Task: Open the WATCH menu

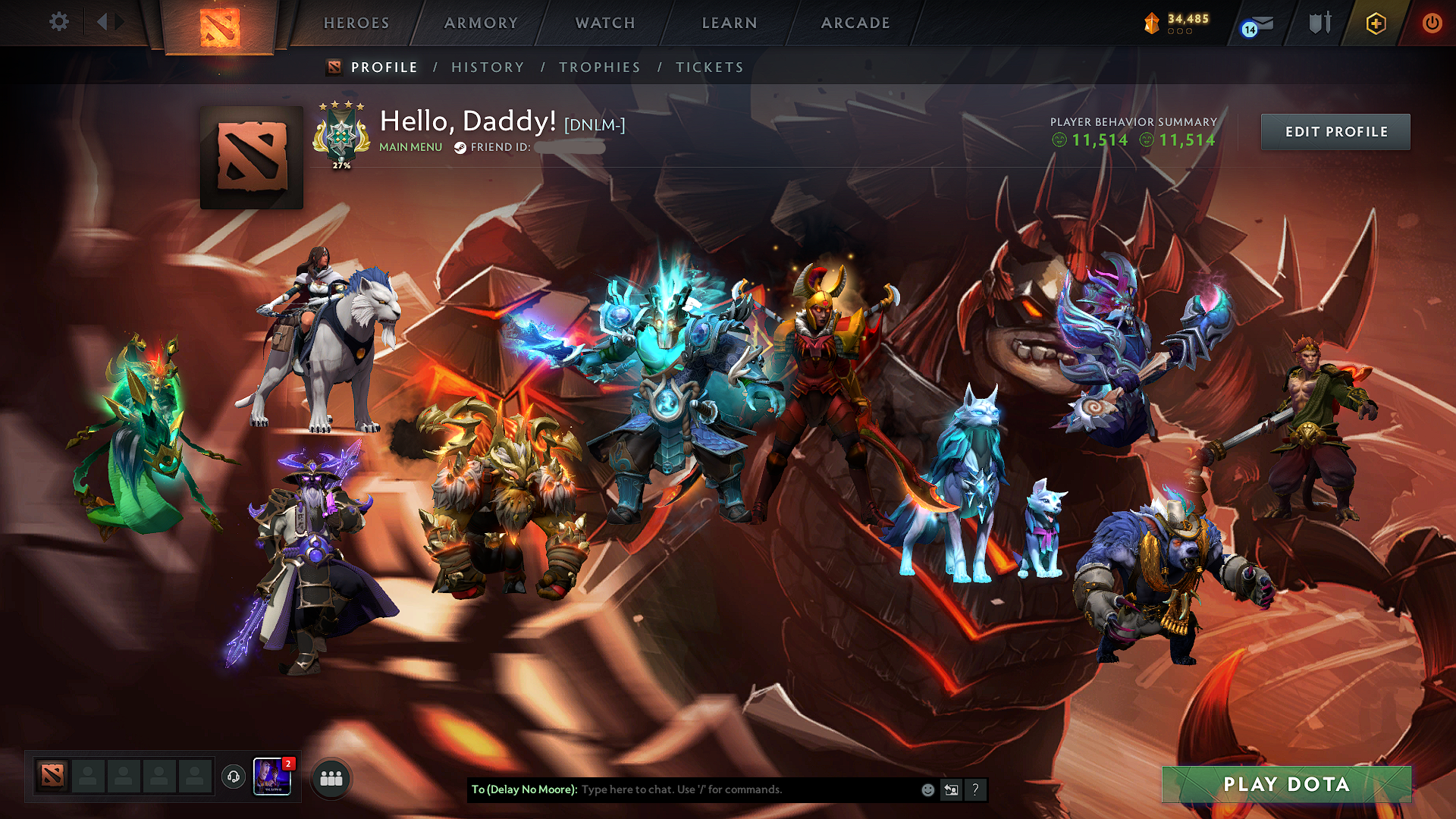Action: tap(605, 23)
